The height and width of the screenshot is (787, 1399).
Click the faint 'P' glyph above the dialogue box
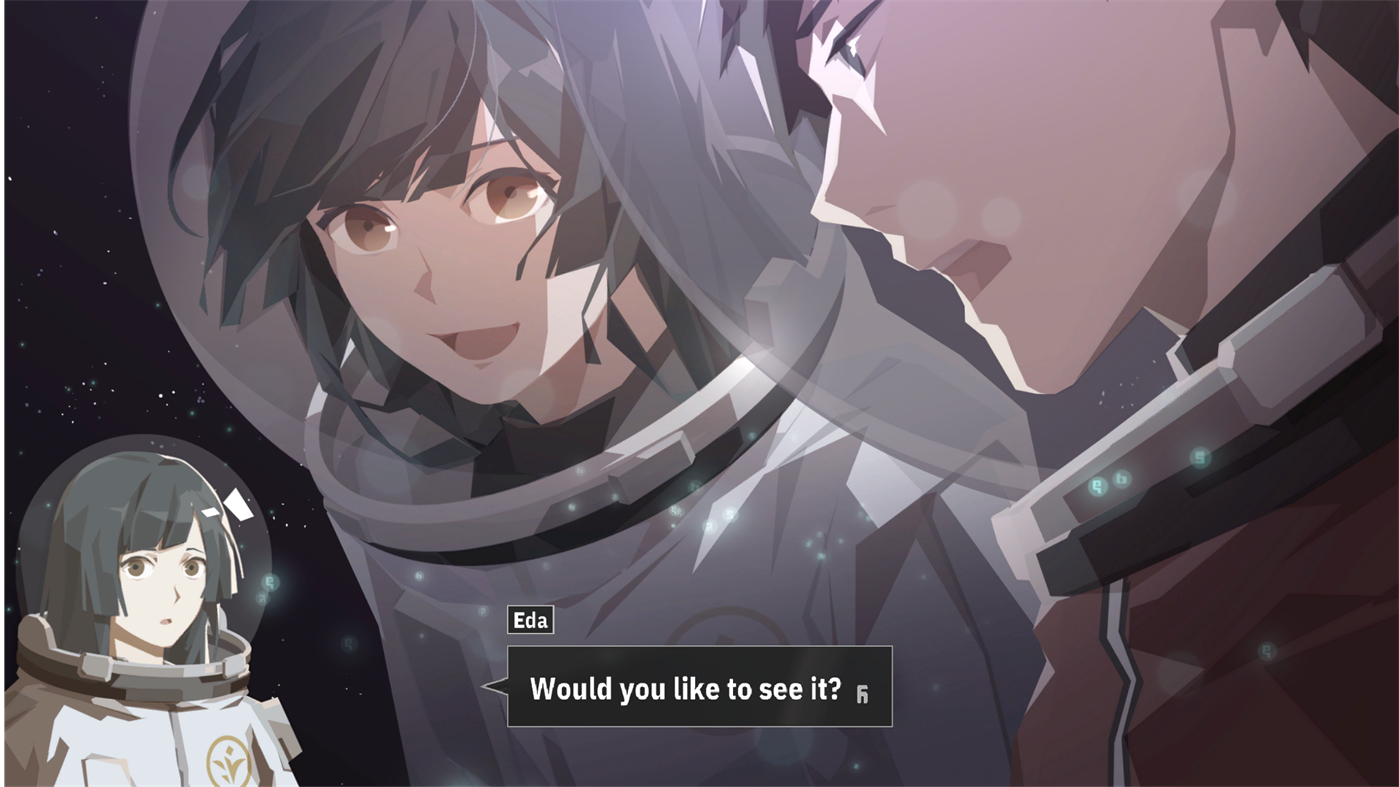(481, 611)
